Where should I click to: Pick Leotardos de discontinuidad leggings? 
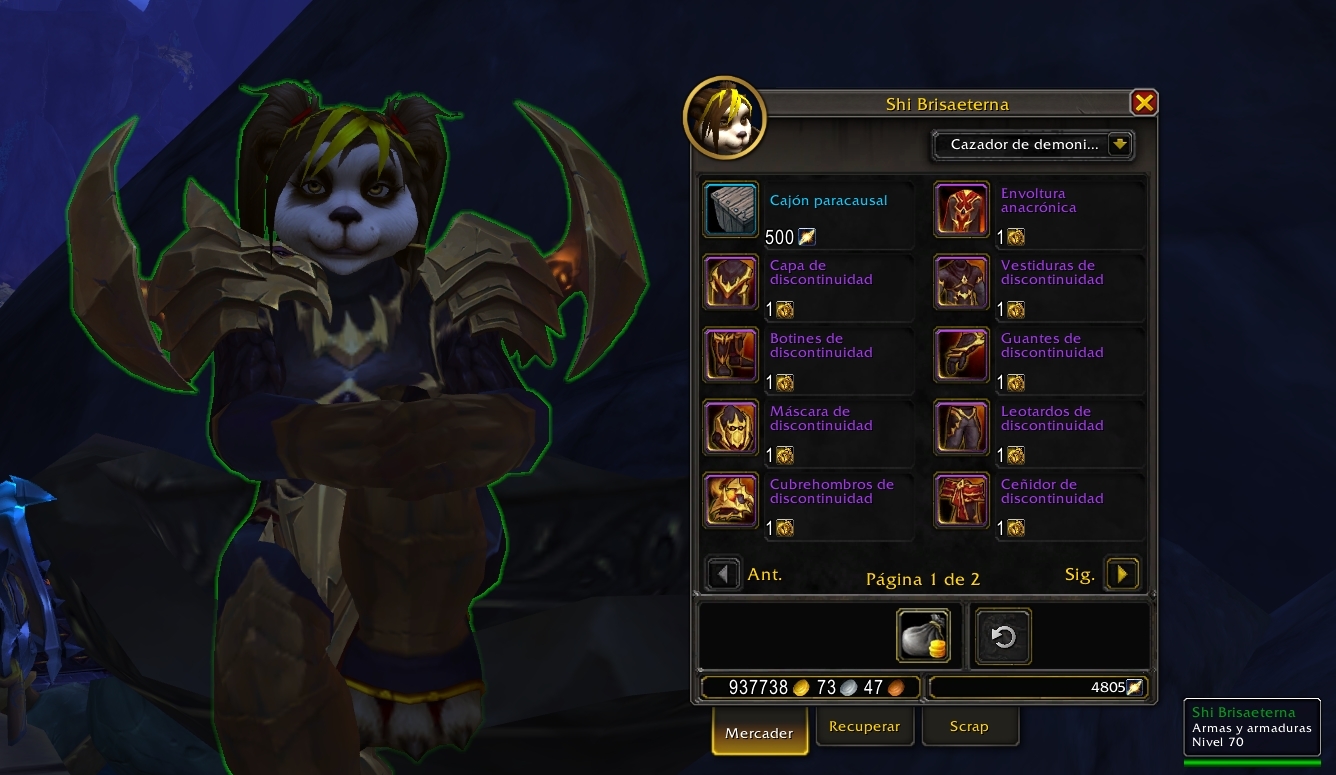962,427
